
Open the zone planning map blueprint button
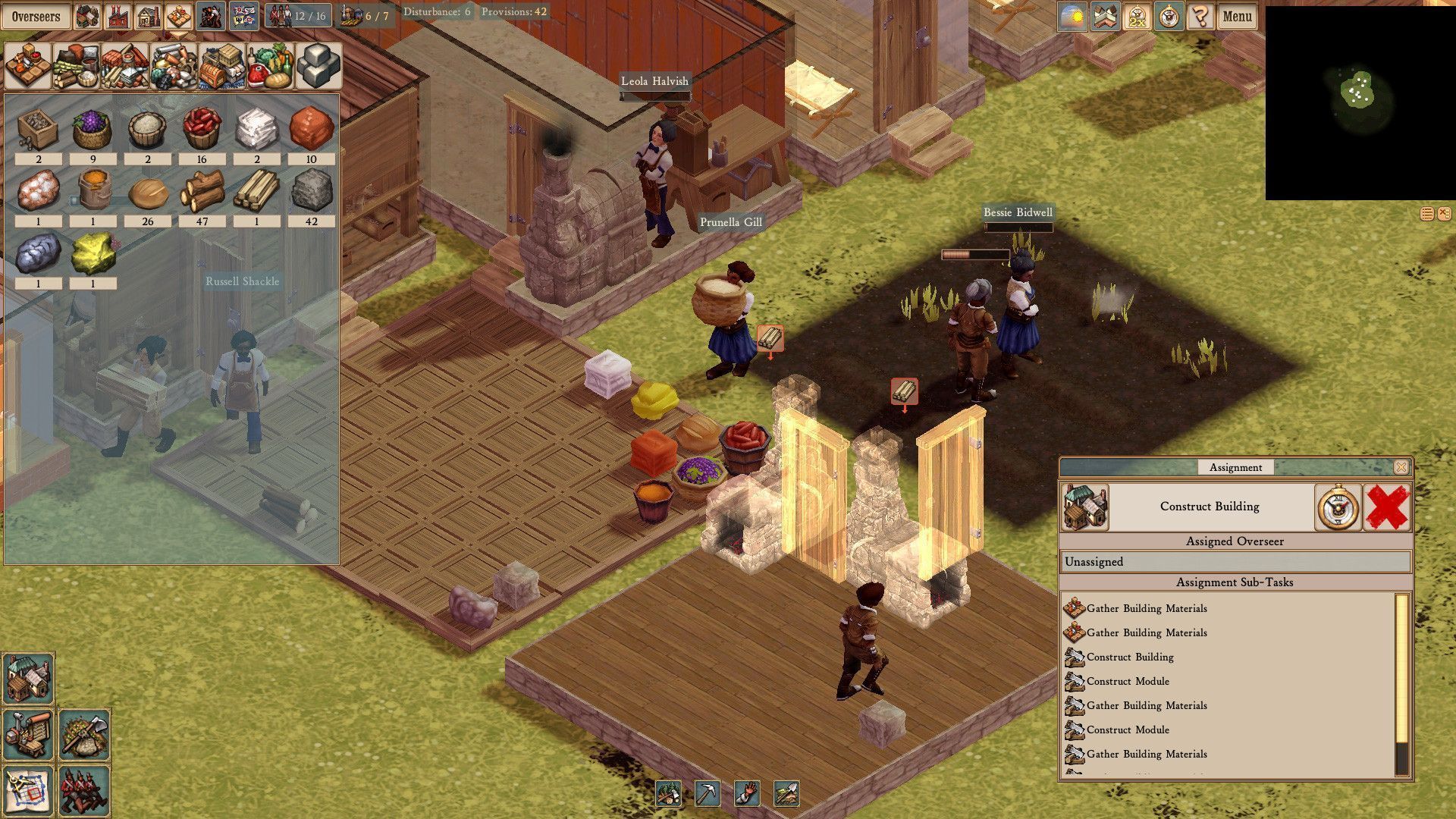click(28, 791)
